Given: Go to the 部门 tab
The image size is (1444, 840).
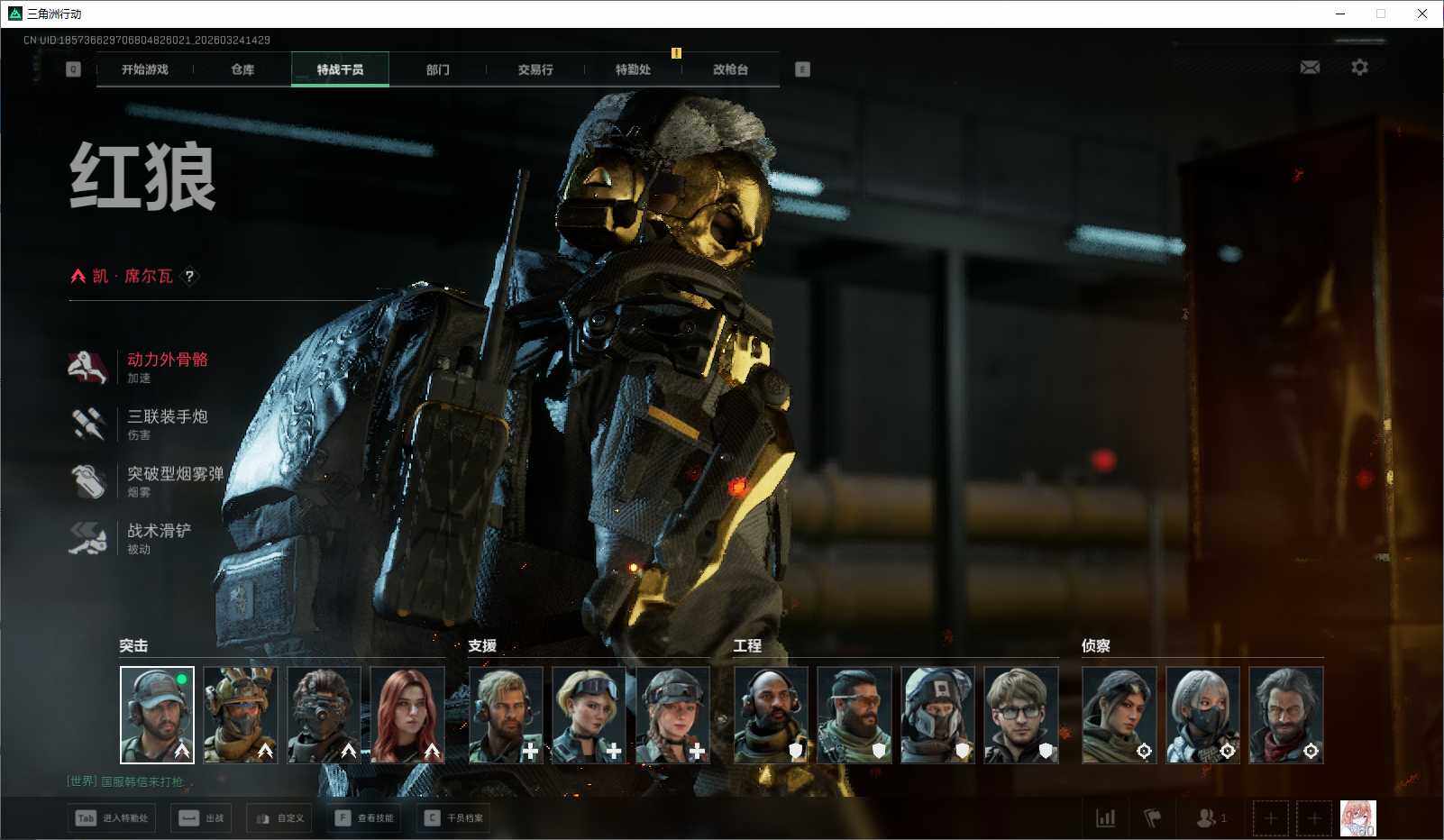Looking at the screenshot, I should tap(438, 69).
